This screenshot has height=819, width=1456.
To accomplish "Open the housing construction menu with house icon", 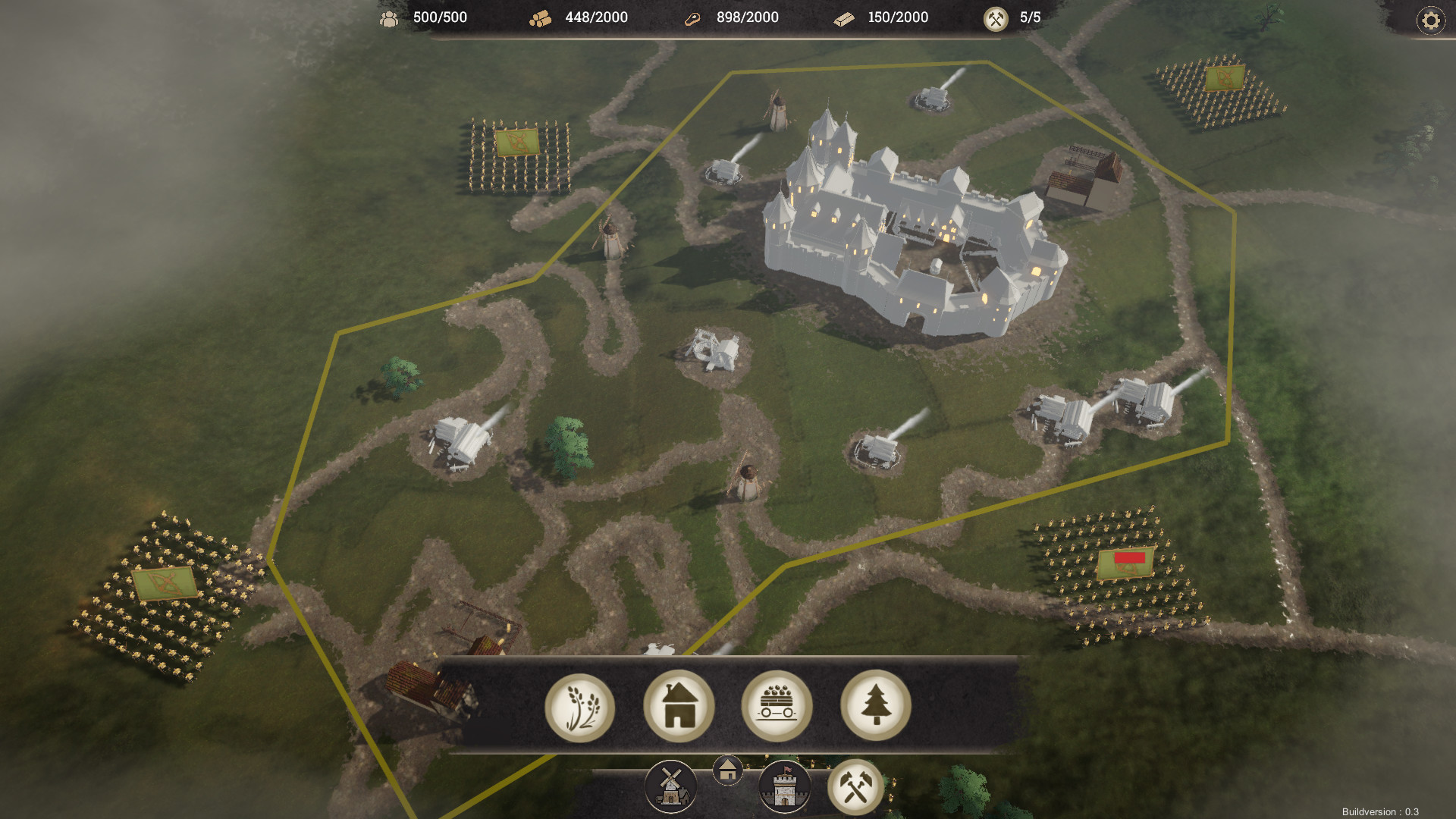I will [679, 707].
